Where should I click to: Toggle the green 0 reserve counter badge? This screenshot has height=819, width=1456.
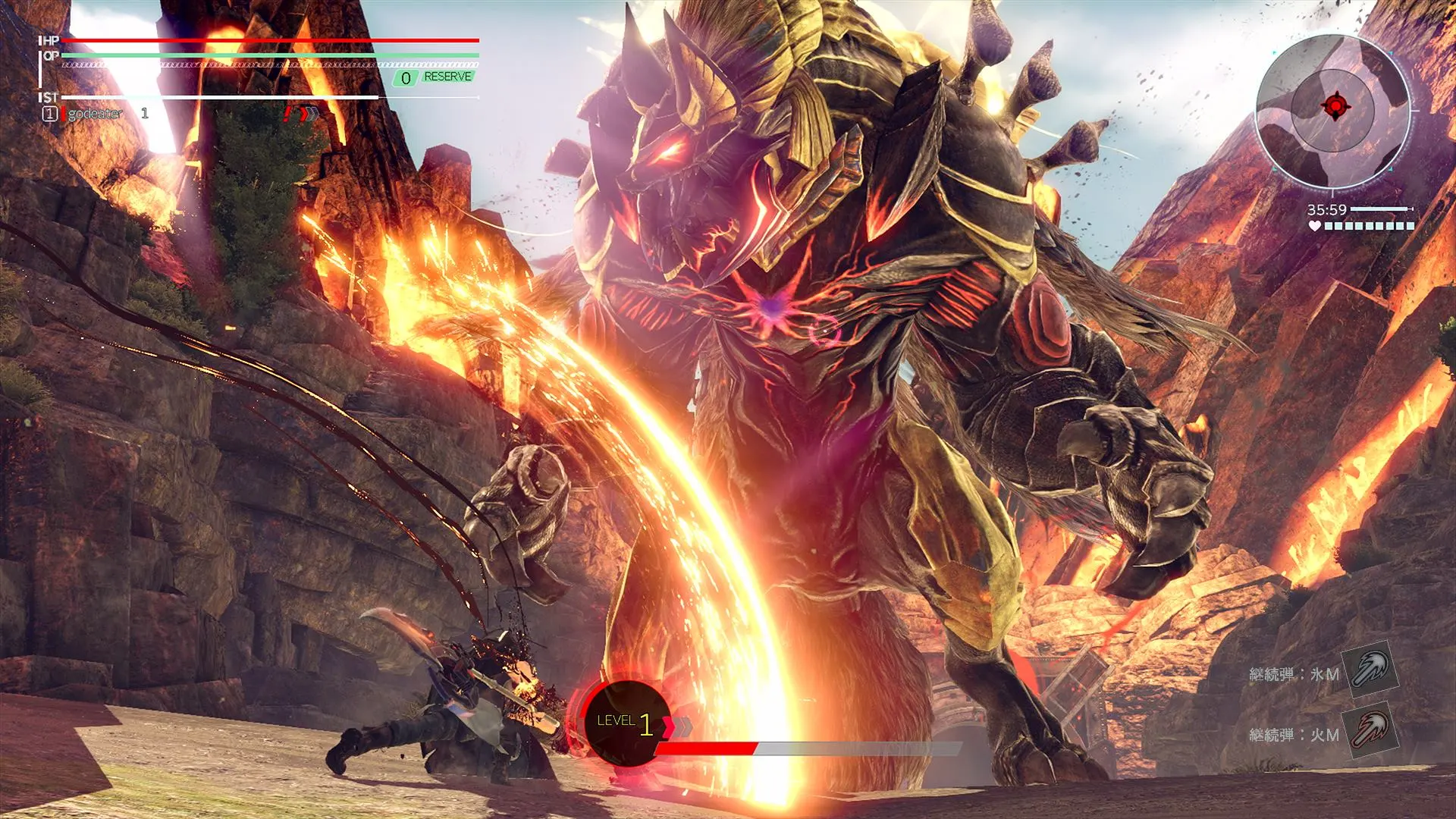click(x=404, y=77)
